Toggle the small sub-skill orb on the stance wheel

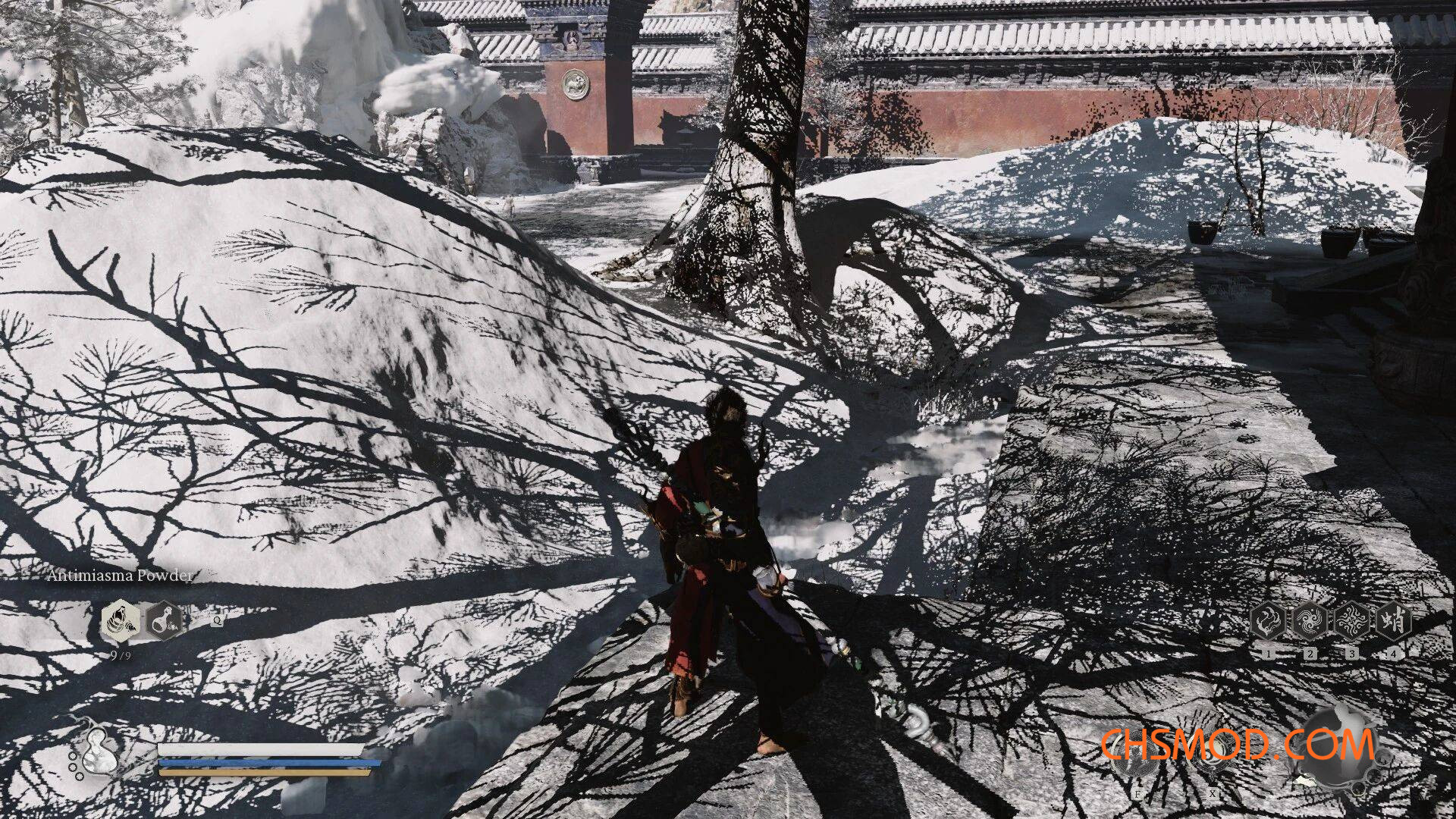(x=1382, y=758)
